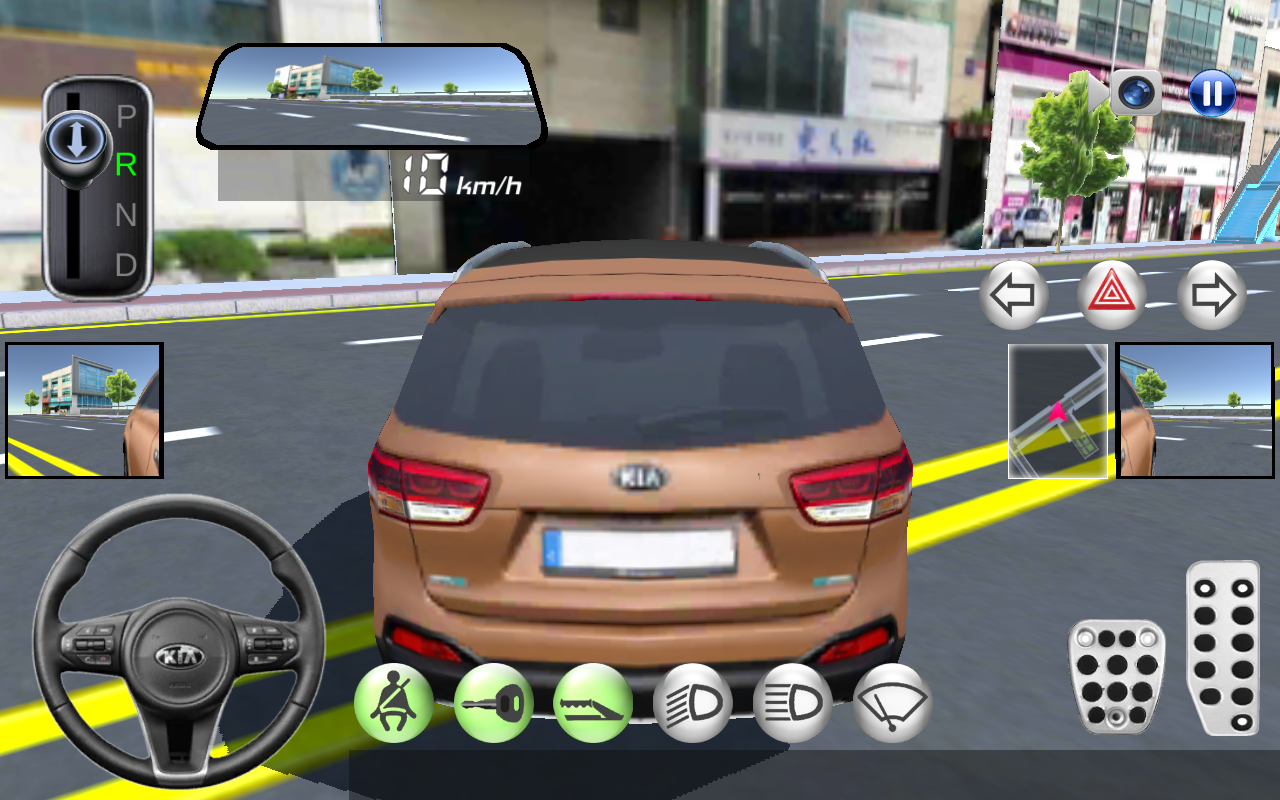1280x800 pixels.
Task: Fasten the seatbelt using the seatbelt icon
Action: (393, 703)
